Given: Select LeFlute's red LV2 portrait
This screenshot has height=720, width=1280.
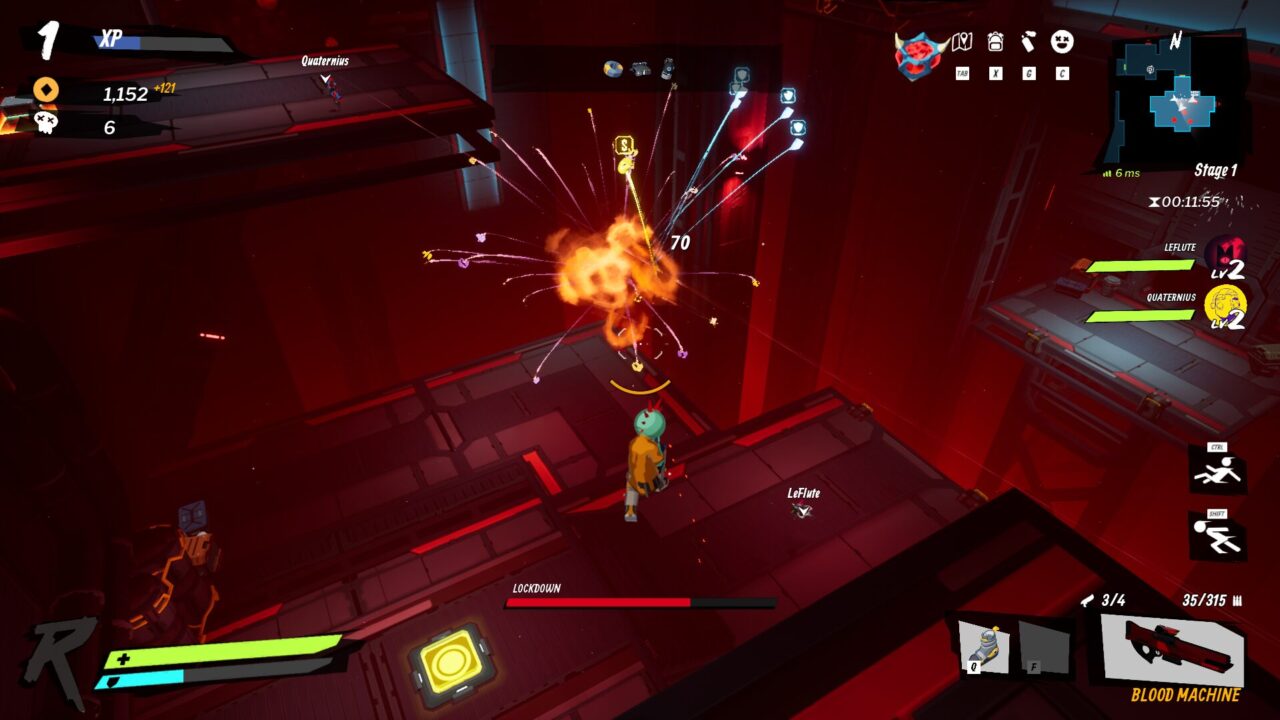Looking at the screenshot, I should (x=1227, y=250).
